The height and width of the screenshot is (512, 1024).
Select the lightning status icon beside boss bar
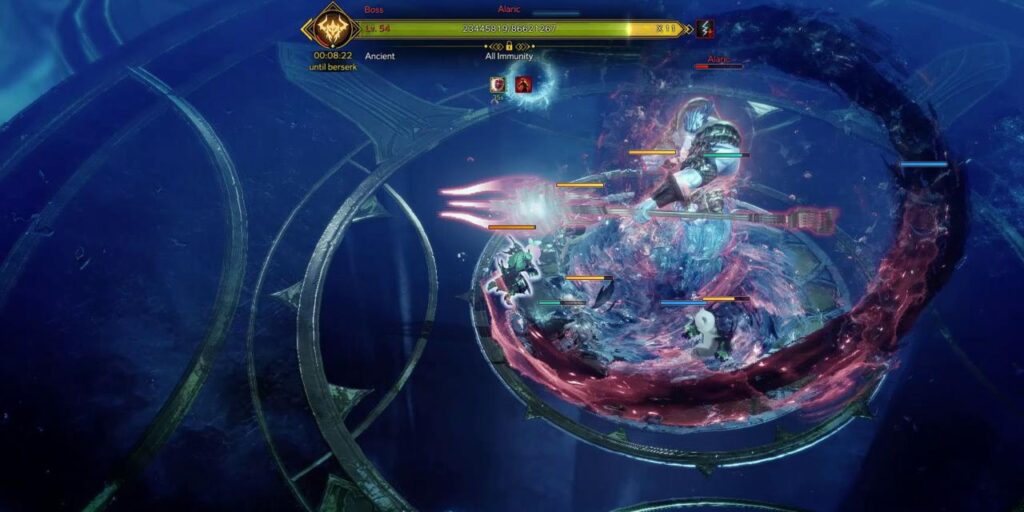[705, 28]
